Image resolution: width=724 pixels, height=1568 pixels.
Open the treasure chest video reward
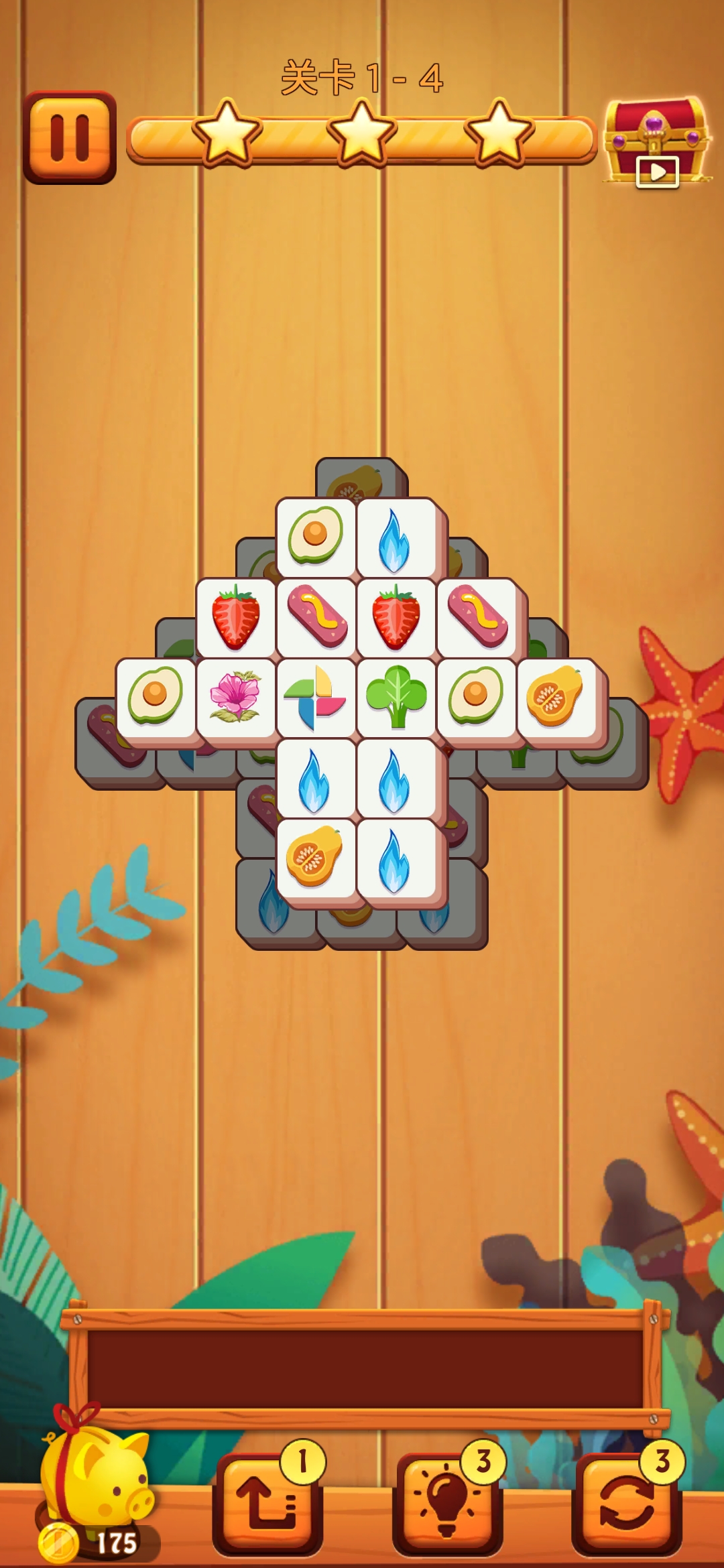click(656, 143)
